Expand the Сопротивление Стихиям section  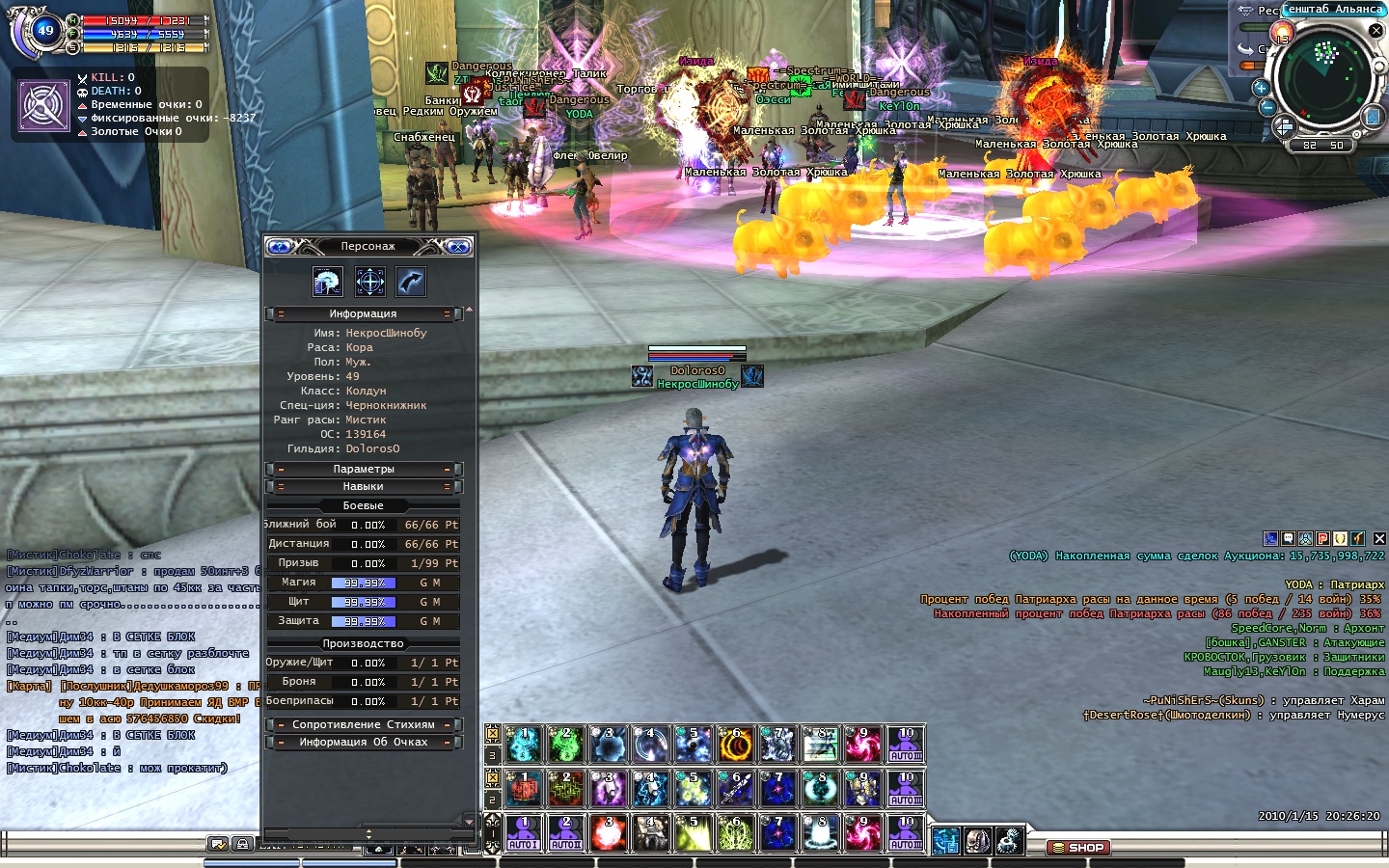tap(364, 725)
